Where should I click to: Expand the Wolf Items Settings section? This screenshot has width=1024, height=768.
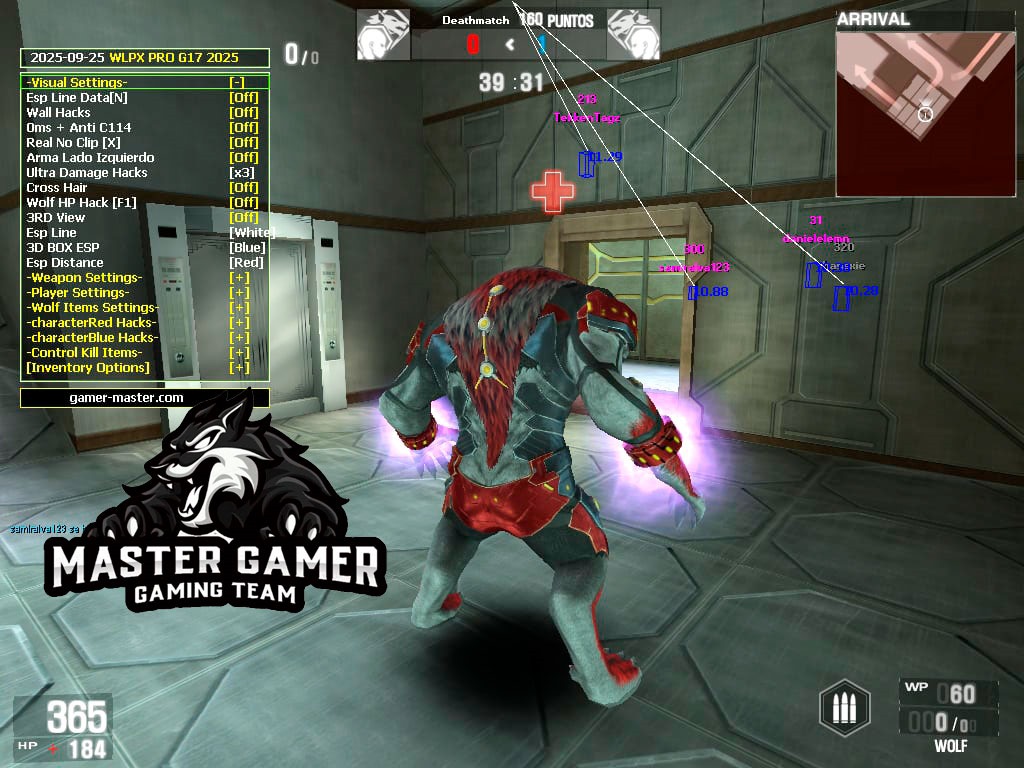(x=239, y=308)
